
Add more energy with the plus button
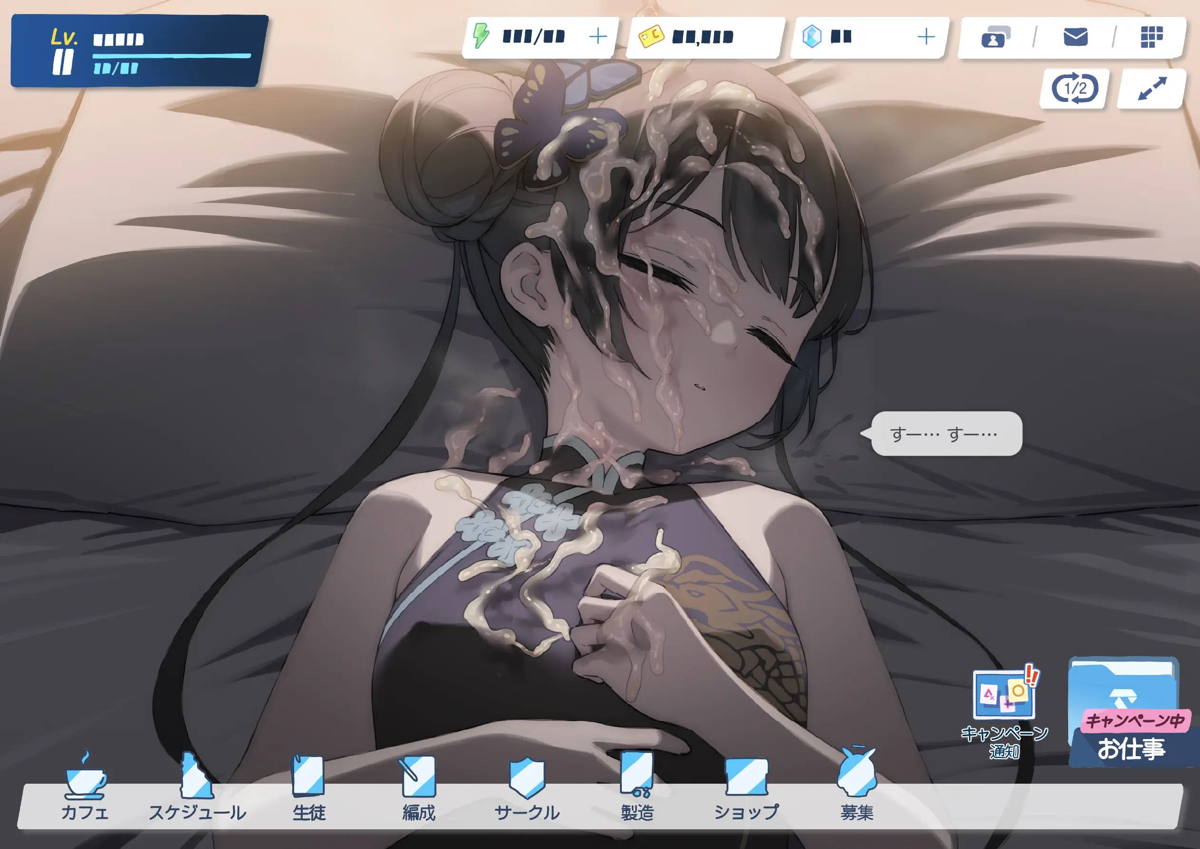[598, 37]
